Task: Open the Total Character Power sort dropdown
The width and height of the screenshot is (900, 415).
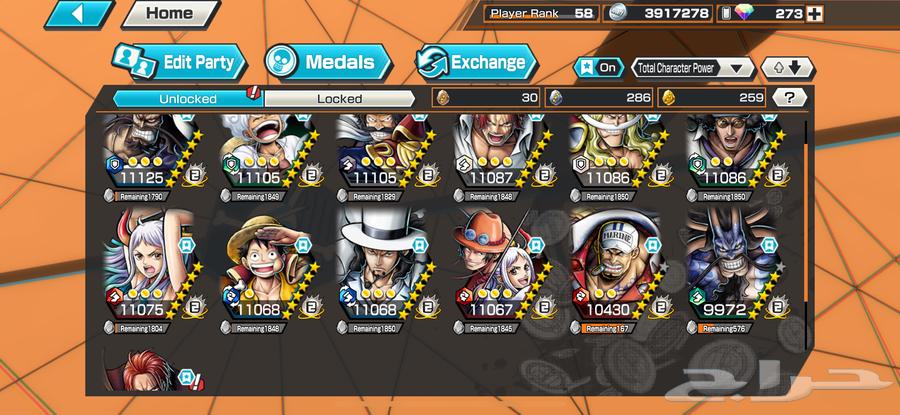Action: tap(692, 67)
